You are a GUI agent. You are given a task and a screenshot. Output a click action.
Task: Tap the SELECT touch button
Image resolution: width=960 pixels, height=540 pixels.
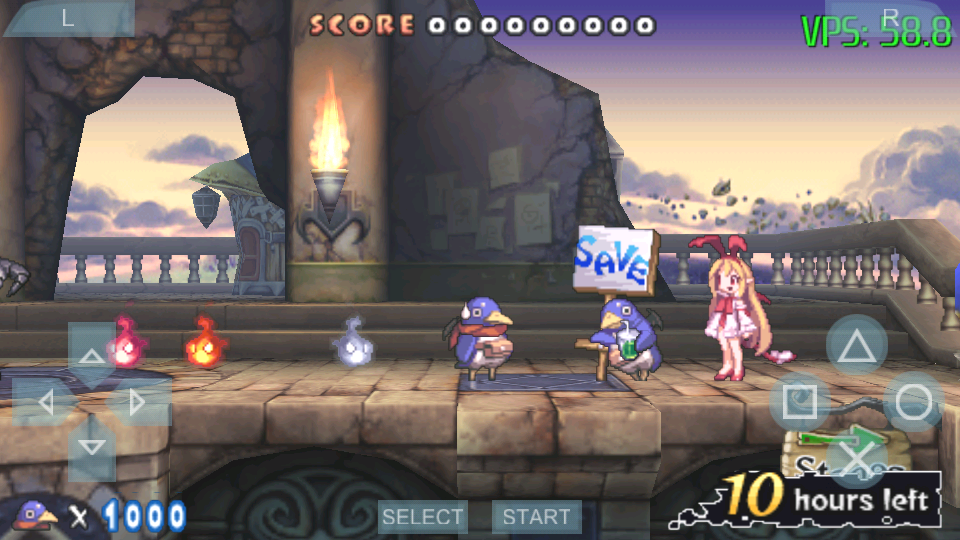coord(423,517)
